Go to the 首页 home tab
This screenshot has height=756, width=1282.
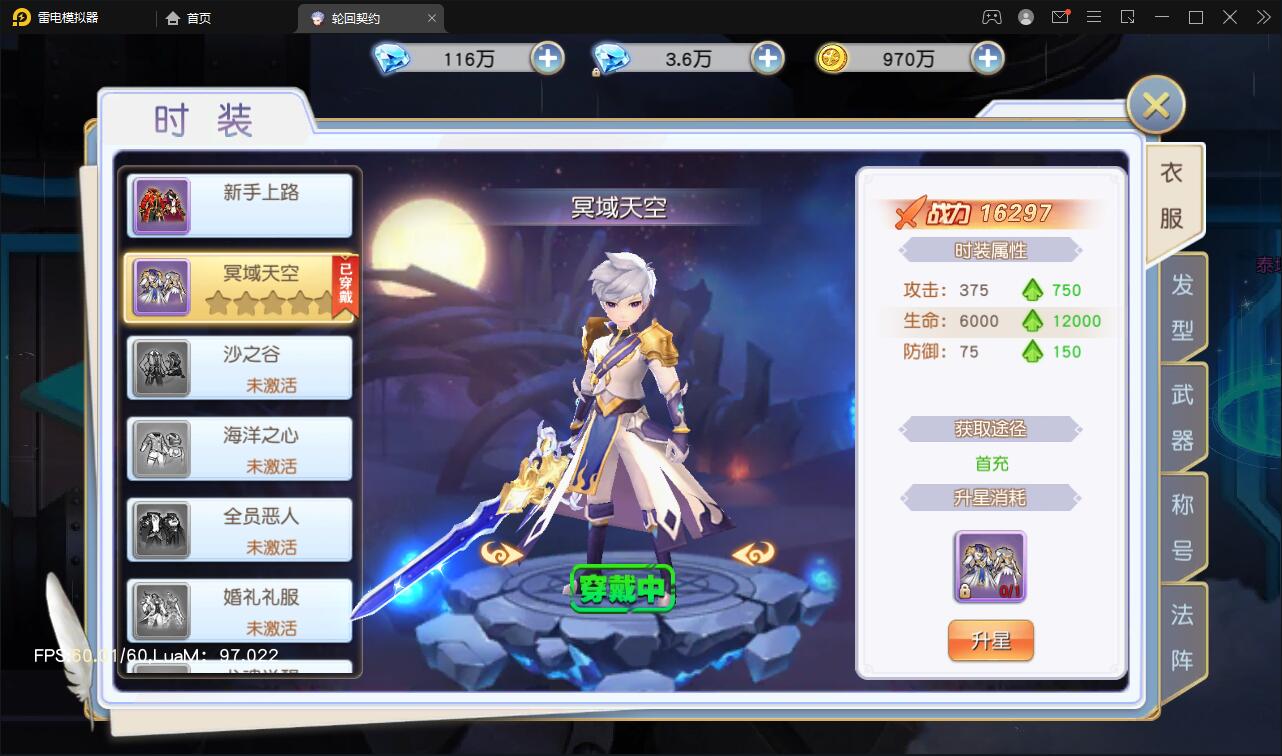188,17
